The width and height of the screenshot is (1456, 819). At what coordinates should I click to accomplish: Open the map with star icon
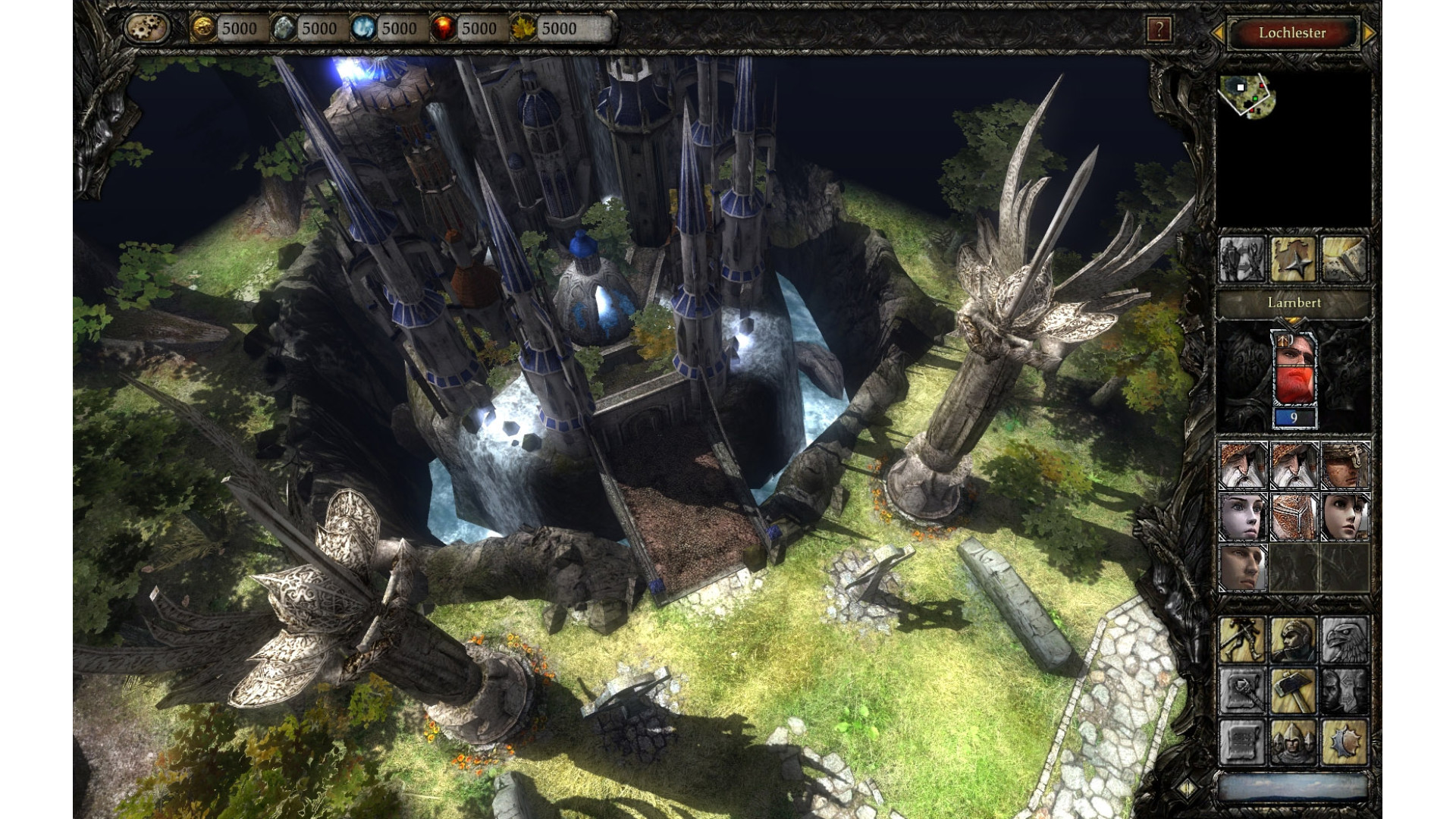(x=1293, y=259)
